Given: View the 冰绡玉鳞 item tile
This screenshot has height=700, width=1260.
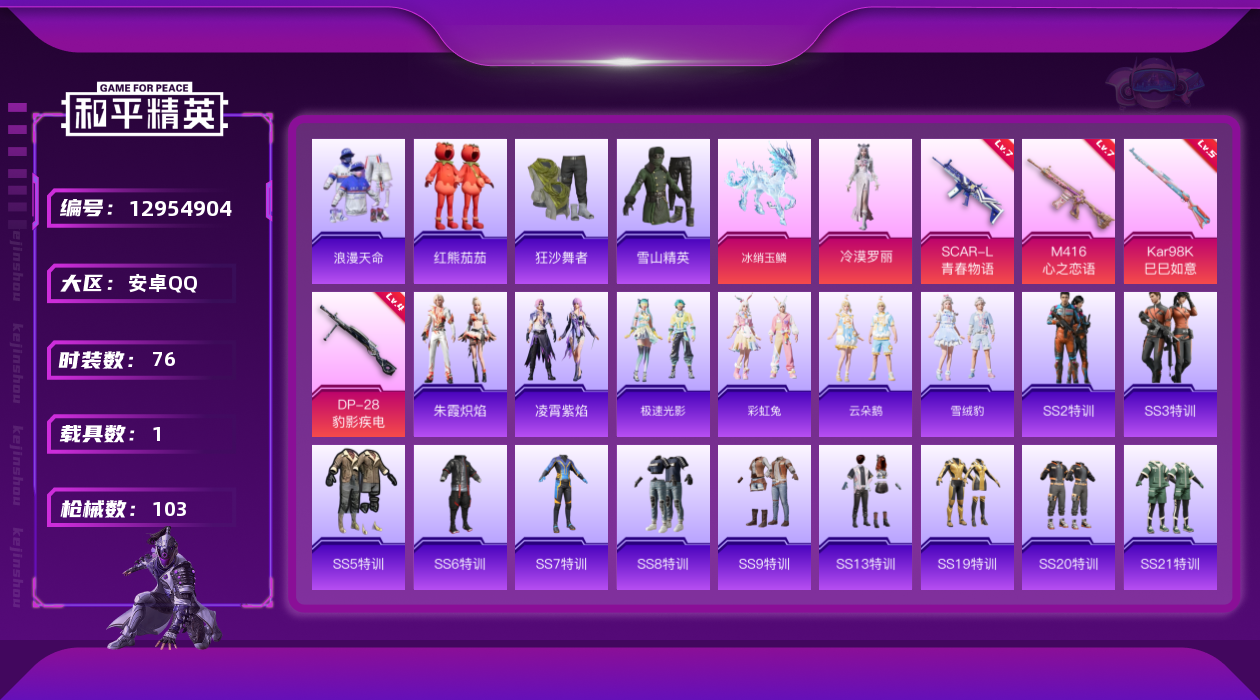Looking at the screenshot, I should [764, 210].
